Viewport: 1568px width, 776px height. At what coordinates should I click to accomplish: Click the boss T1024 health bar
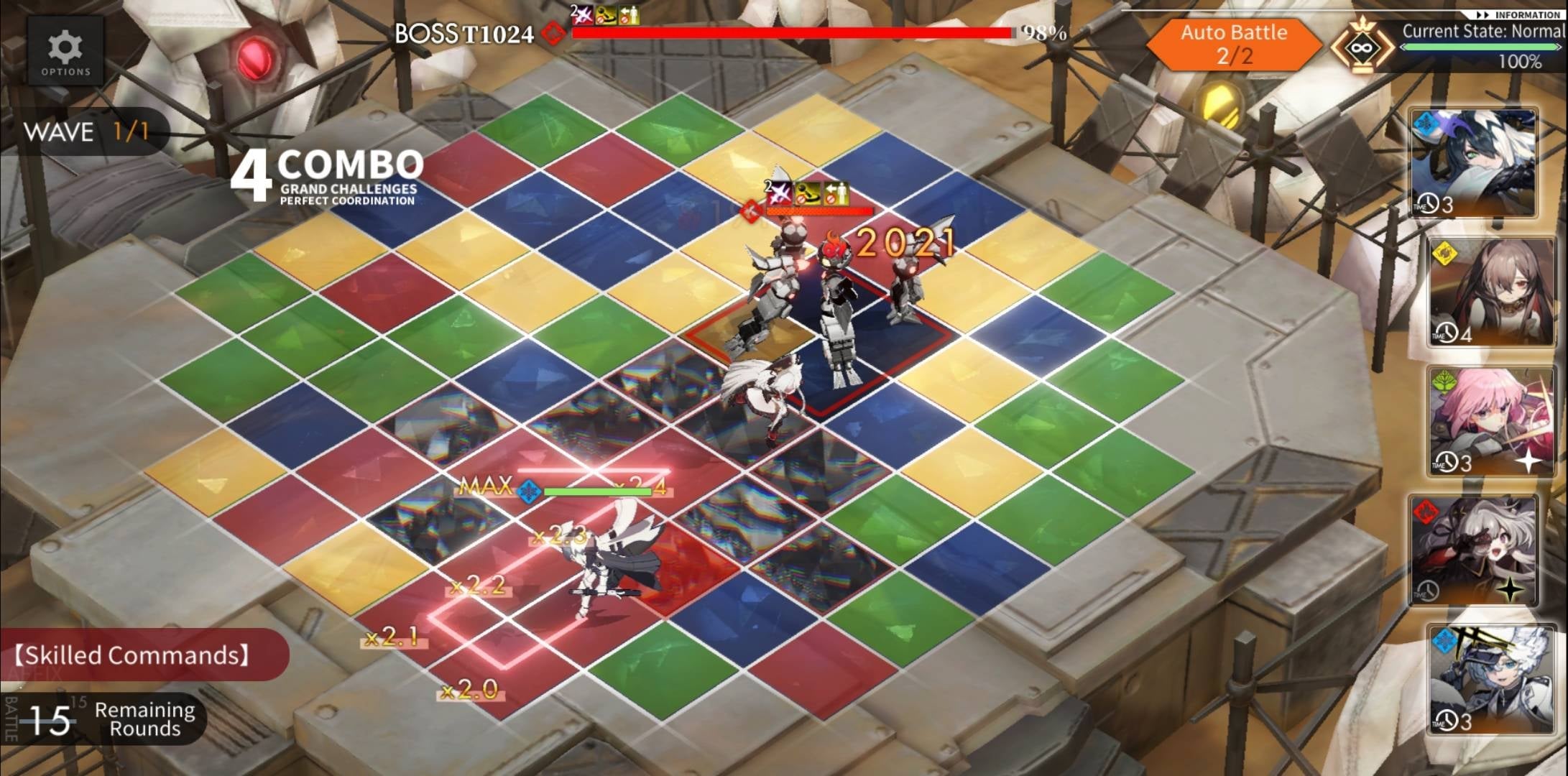click(790, 32)
